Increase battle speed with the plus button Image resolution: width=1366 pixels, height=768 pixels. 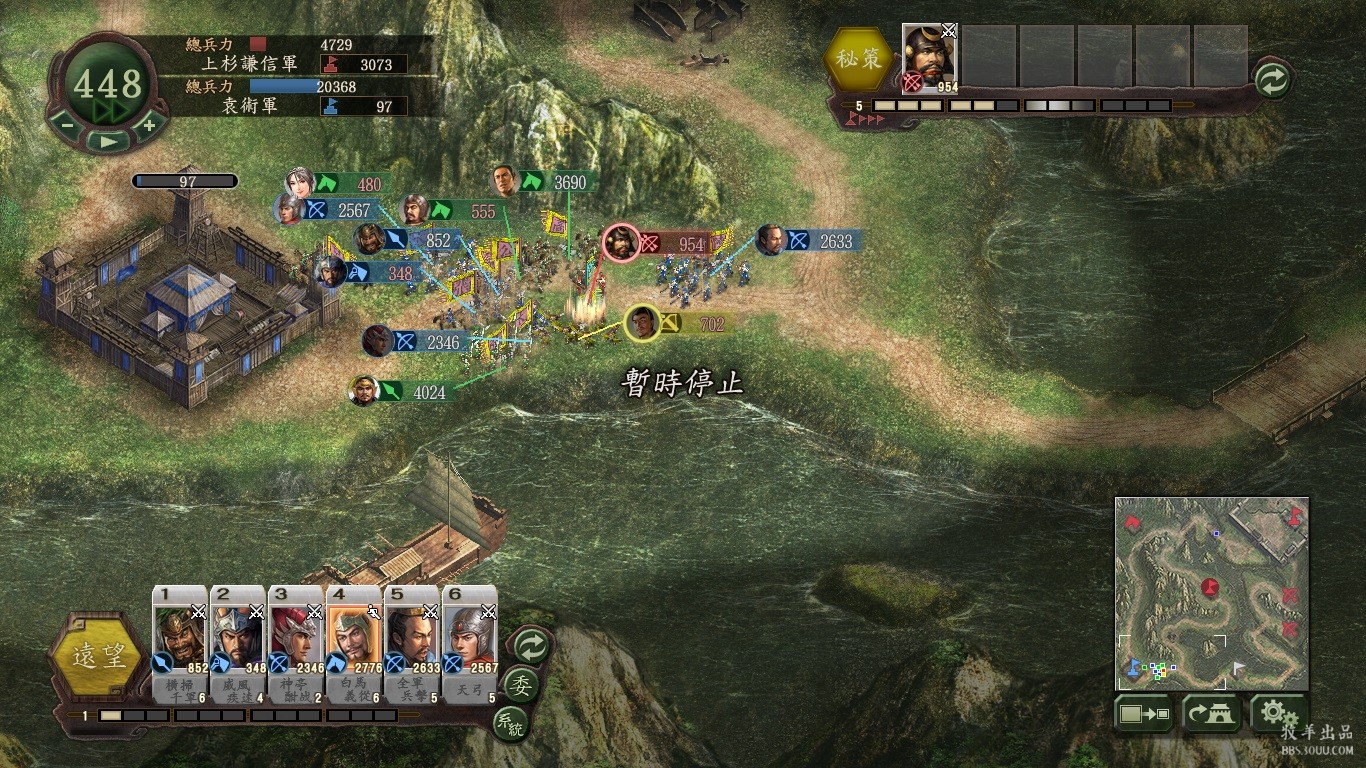tap(149, 125)
